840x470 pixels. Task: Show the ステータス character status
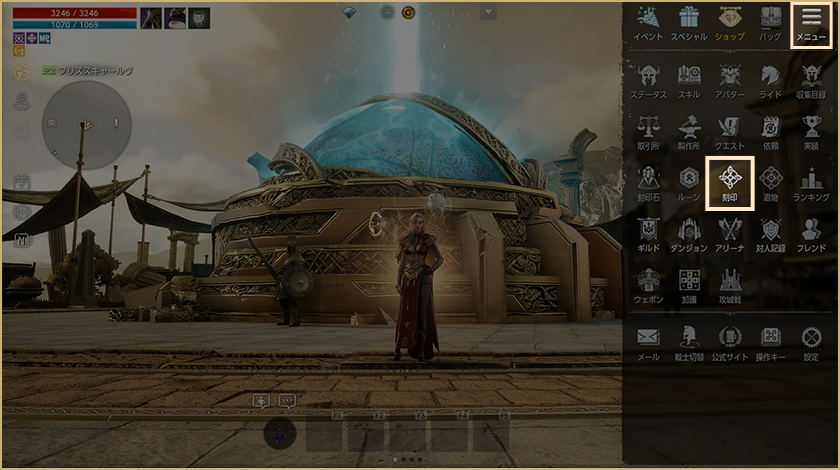[x=648, y=80]
